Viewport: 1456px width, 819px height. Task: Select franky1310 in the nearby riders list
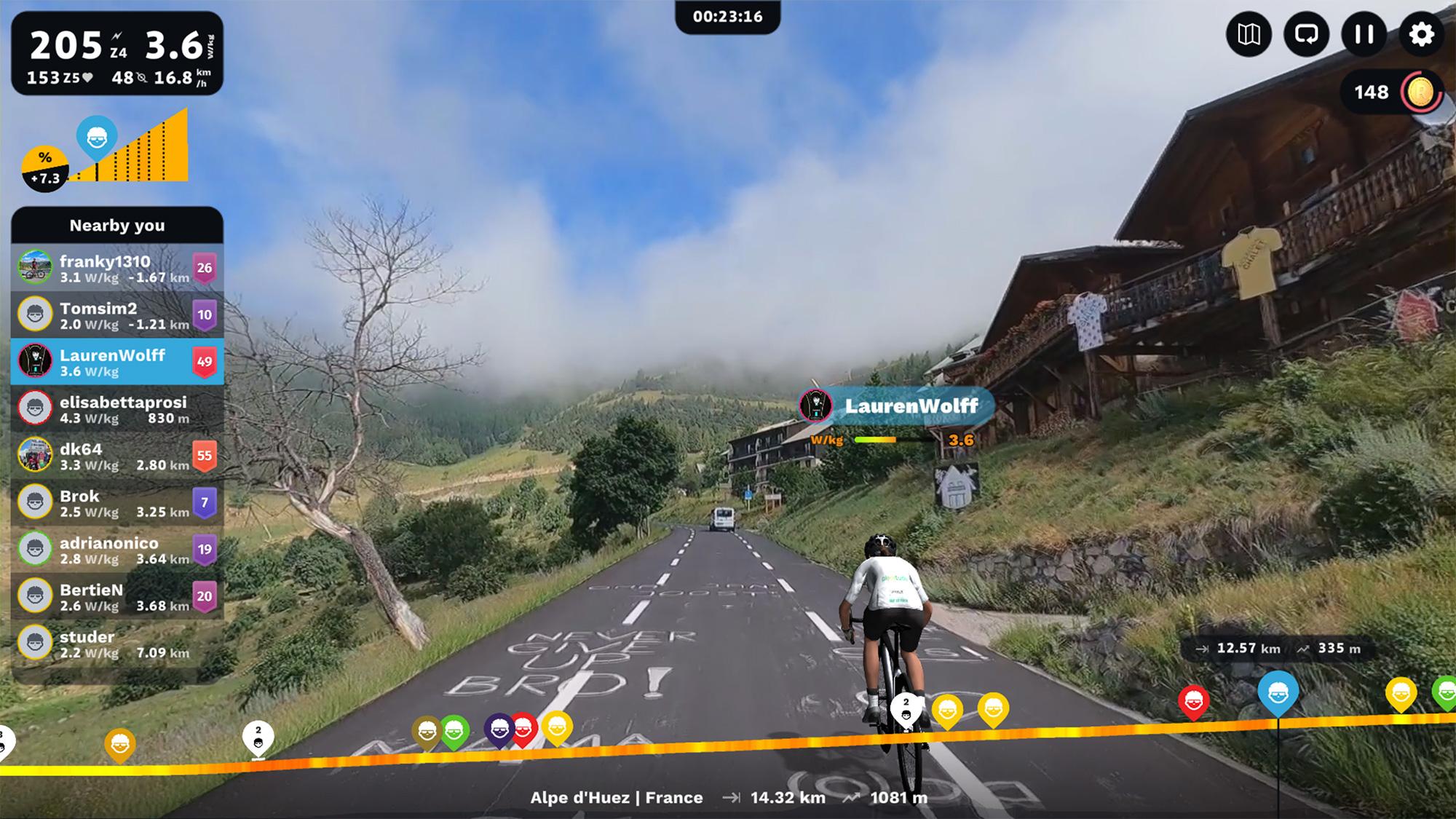117,268
